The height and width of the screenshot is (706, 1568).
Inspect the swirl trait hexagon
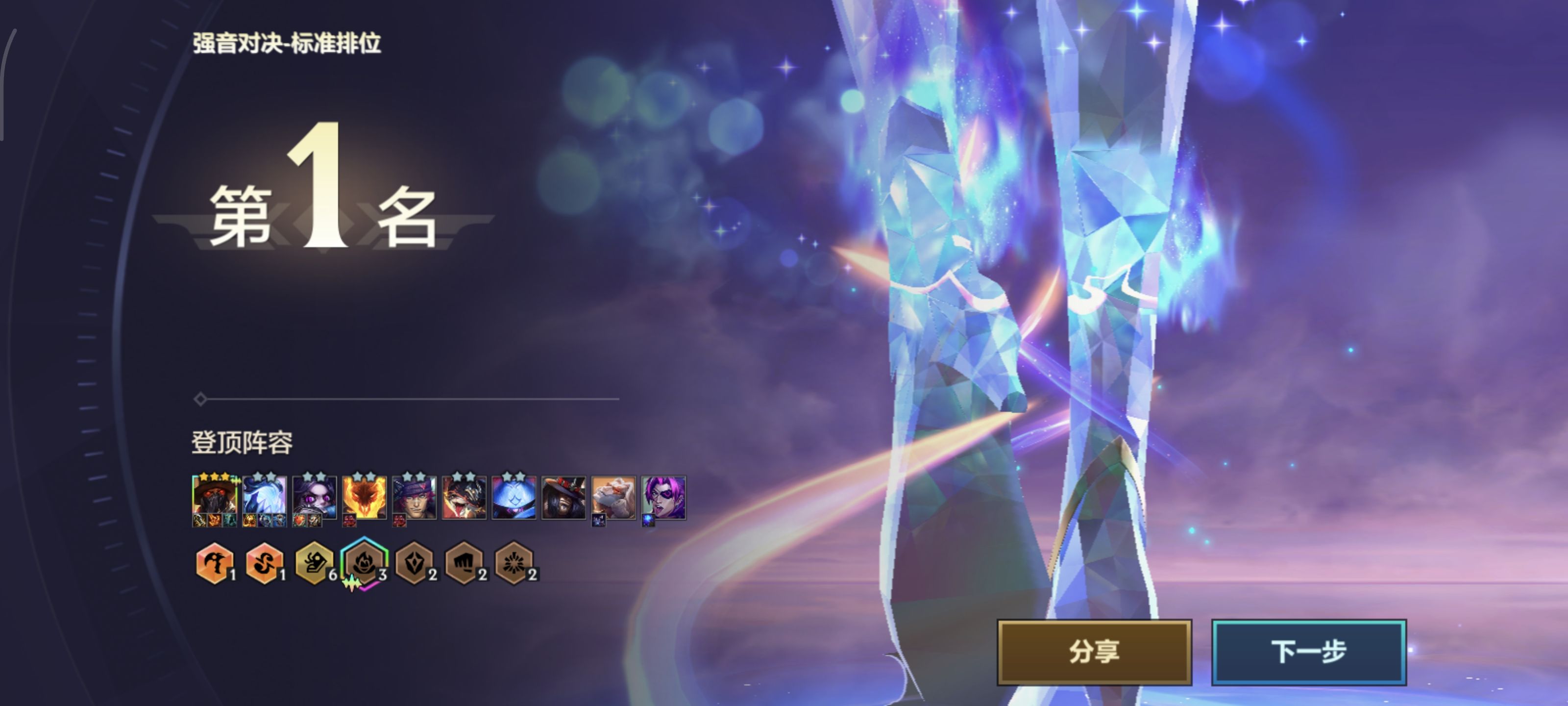point(264,563)
